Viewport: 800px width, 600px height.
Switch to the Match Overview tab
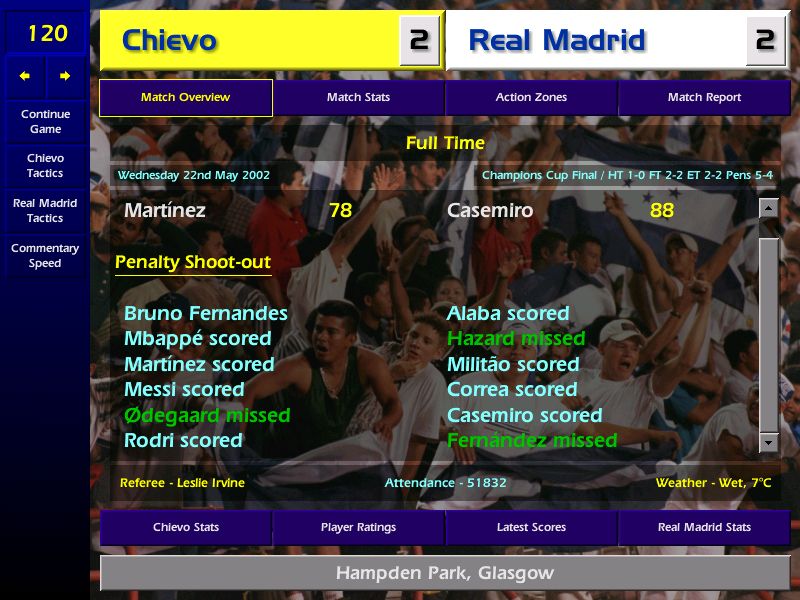click(x=185, y=98)
